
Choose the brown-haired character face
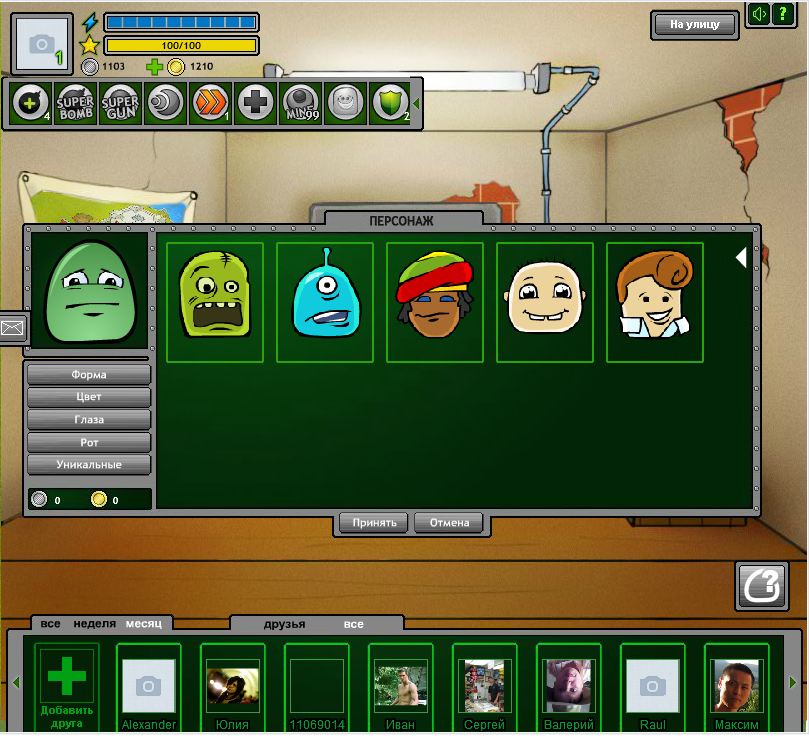pyautogui.click(x=654, y=301)
